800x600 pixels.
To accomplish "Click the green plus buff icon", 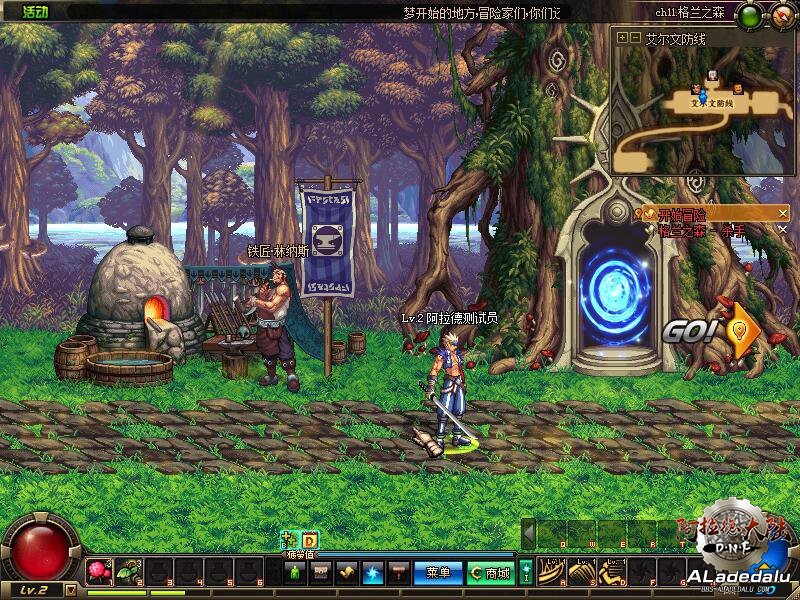I will [x=290, y=540].
